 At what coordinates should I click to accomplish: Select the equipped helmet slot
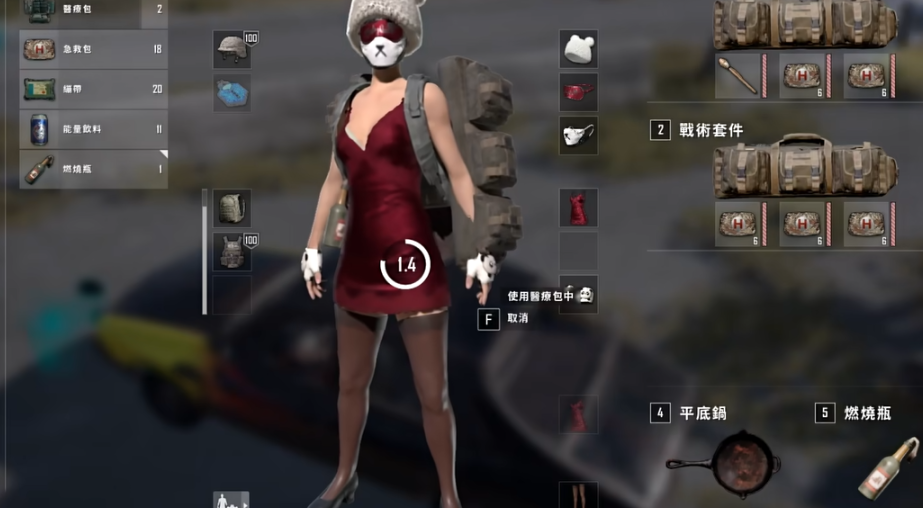click(232, 49)
